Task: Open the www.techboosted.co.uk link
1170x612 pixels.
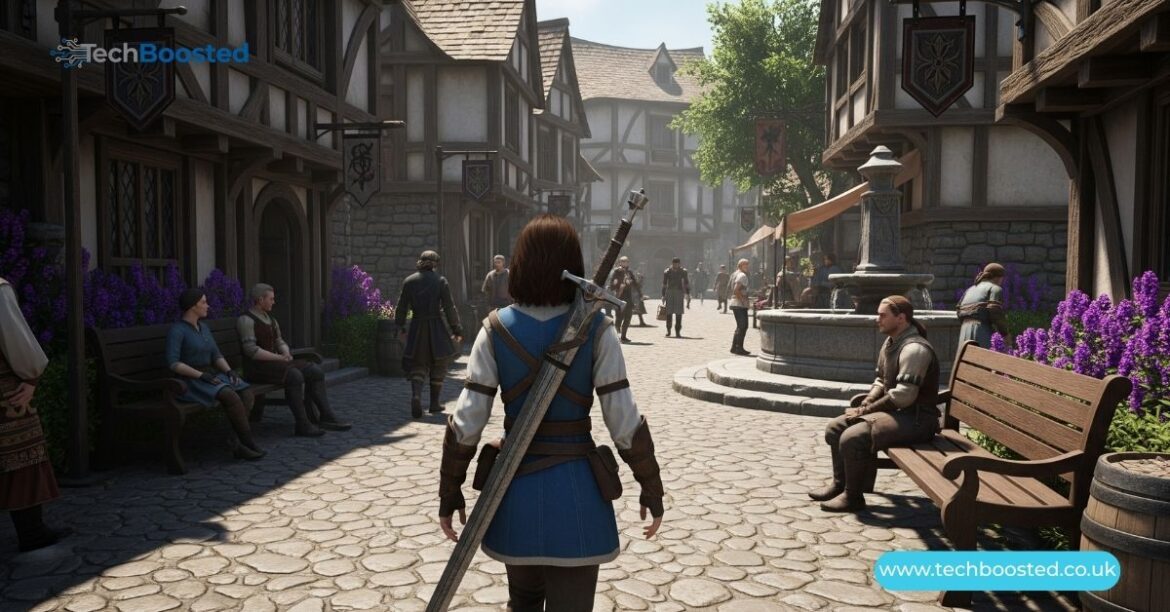Action: (996, 572)
